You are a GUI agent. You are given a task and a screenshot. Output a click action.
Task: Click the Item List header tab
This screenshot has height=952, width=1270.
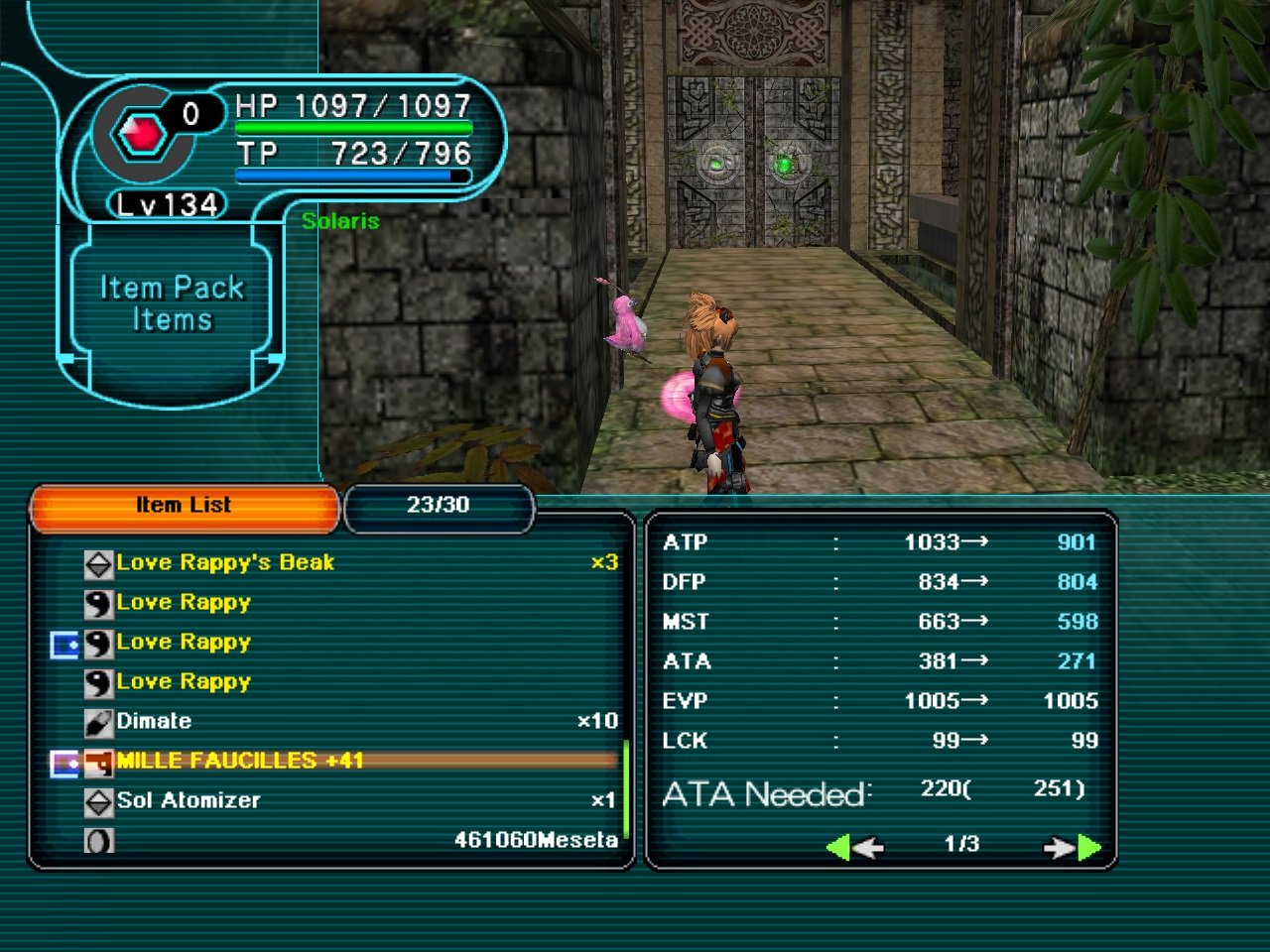click(184, 506)
